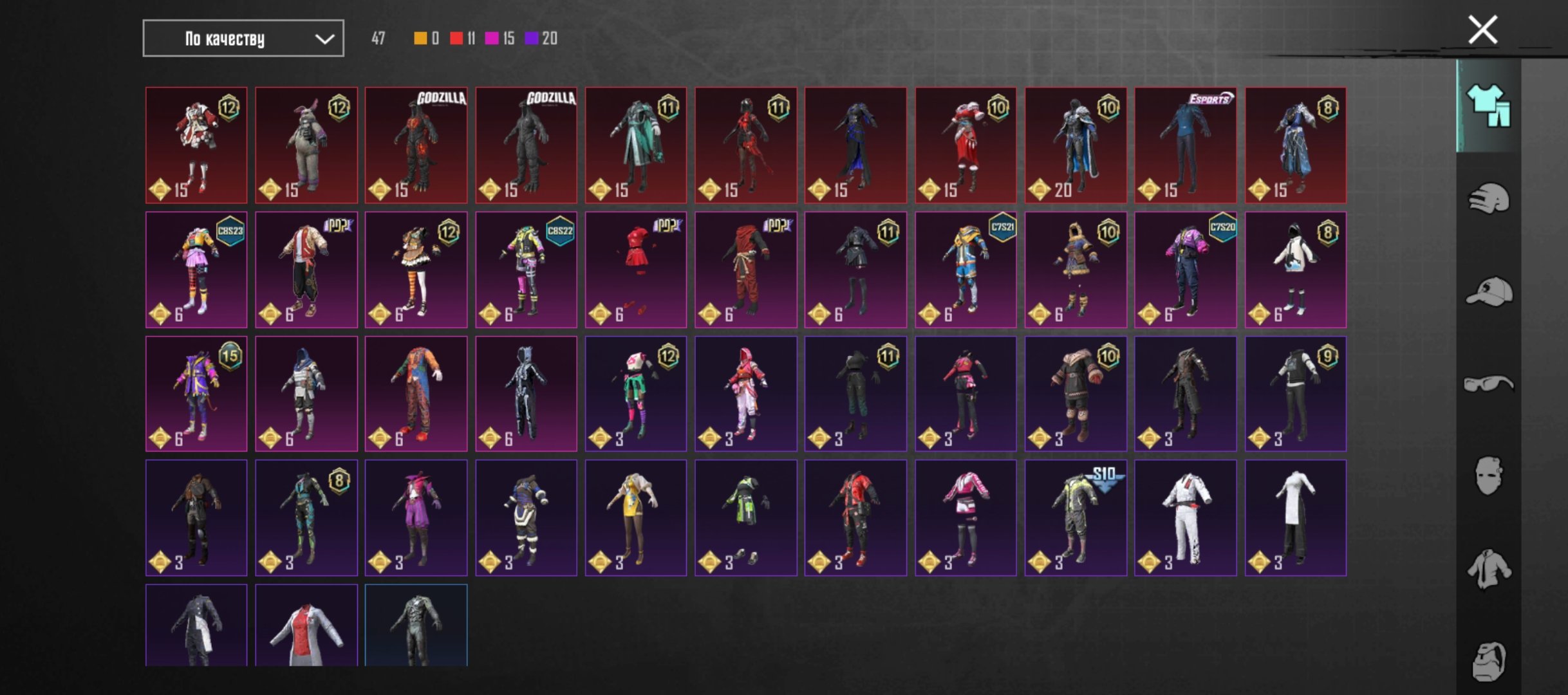Choose the red glowing Godzilla suit
Viewport: 1568px width, 695px height.
pos(416,145)
